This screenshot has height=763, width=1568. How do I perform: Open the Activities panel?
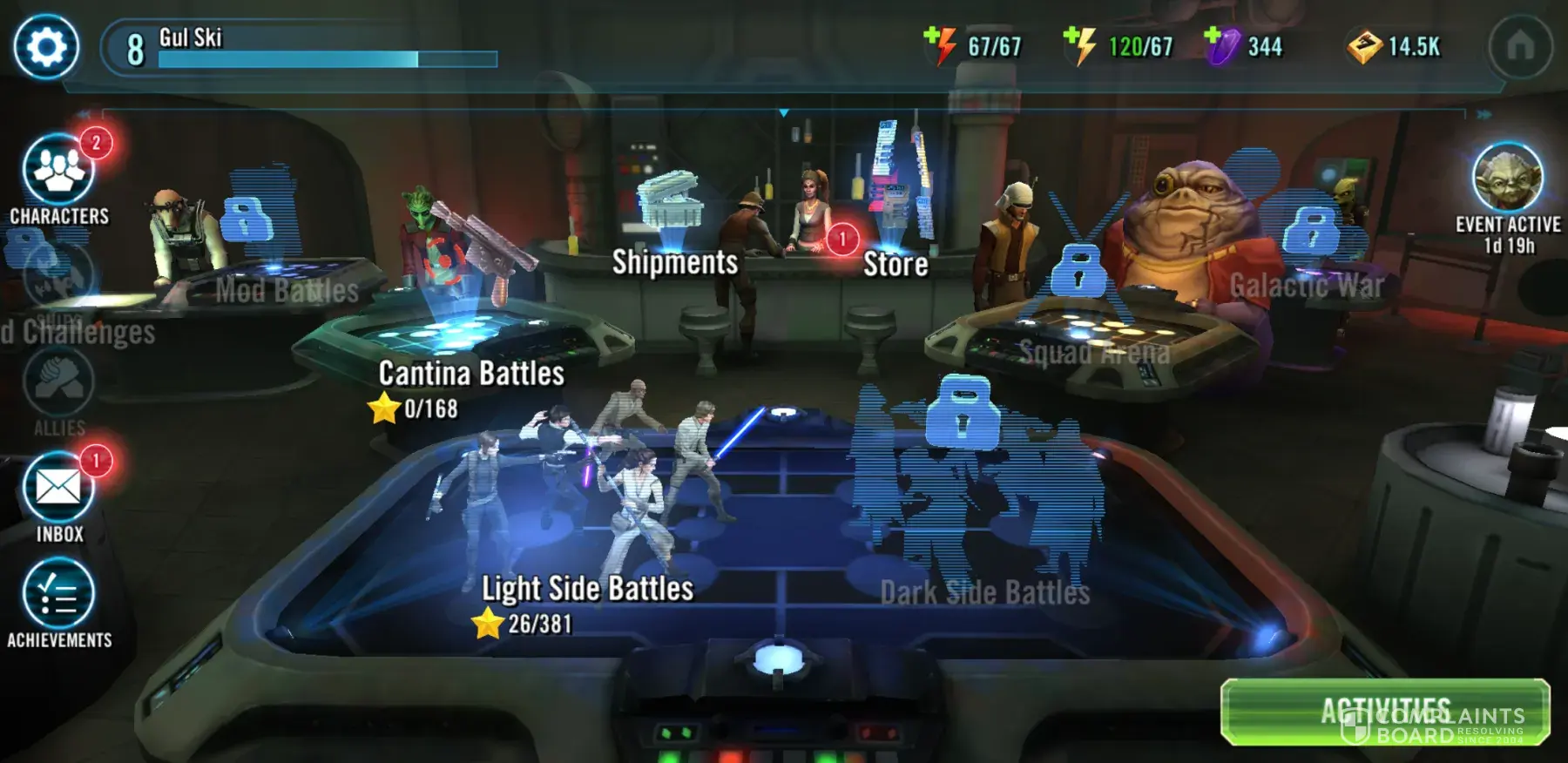(x=1384, y=712)
